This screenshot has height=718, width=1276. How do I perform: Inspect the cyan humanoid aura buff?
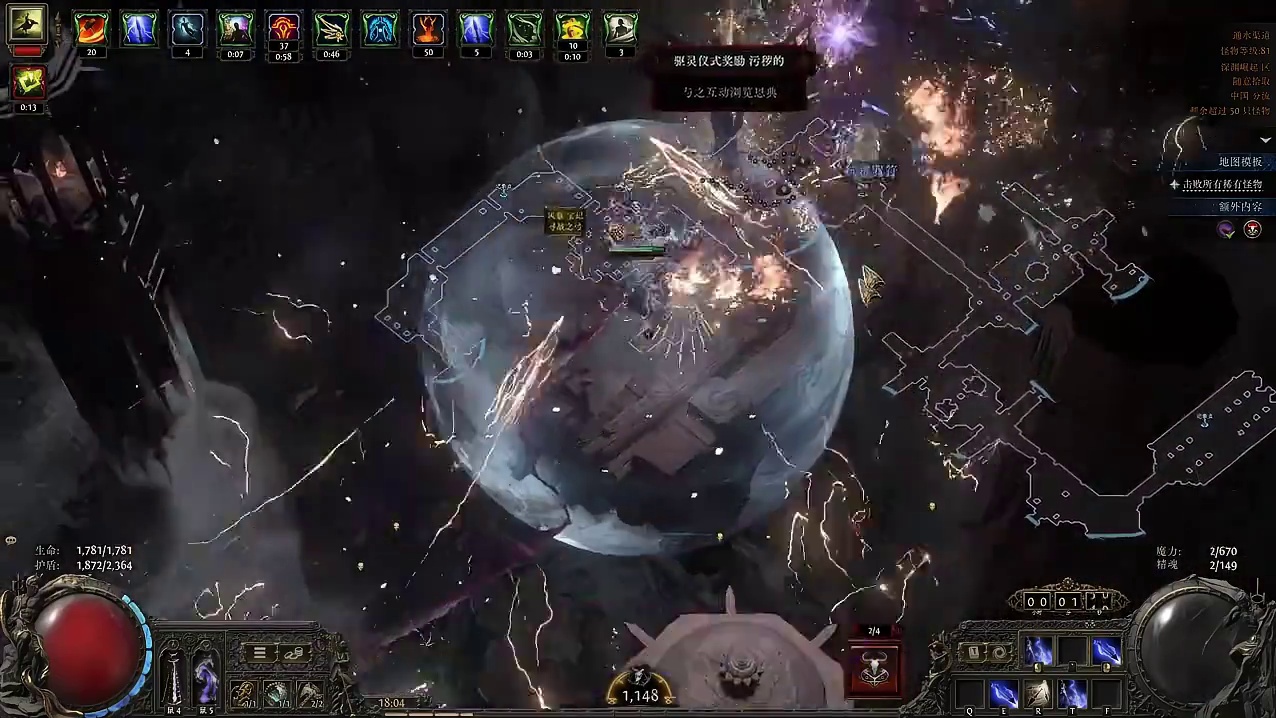pos(380,29)
